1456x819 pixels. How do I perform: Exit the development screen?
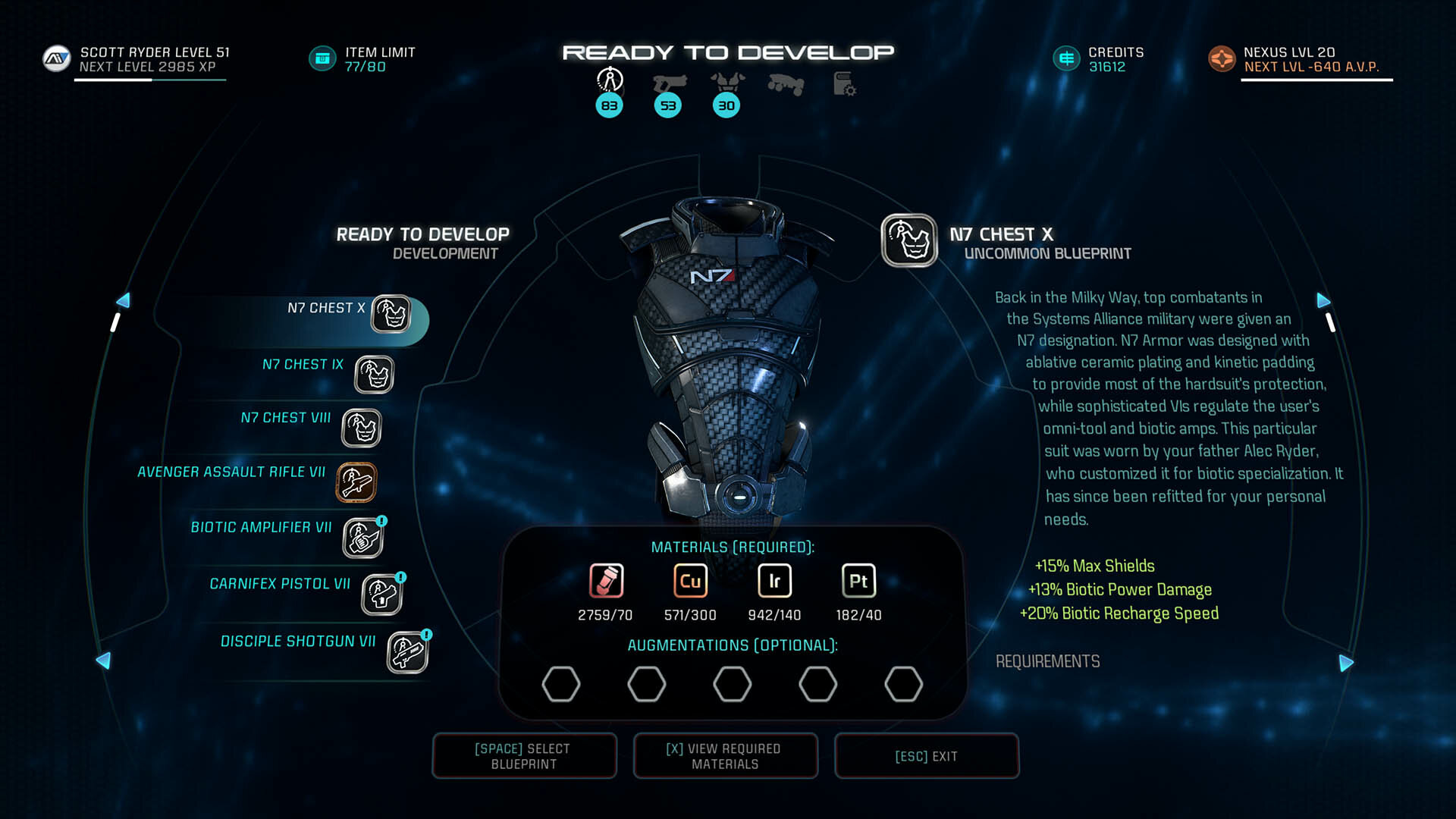[x=926, y=756]
